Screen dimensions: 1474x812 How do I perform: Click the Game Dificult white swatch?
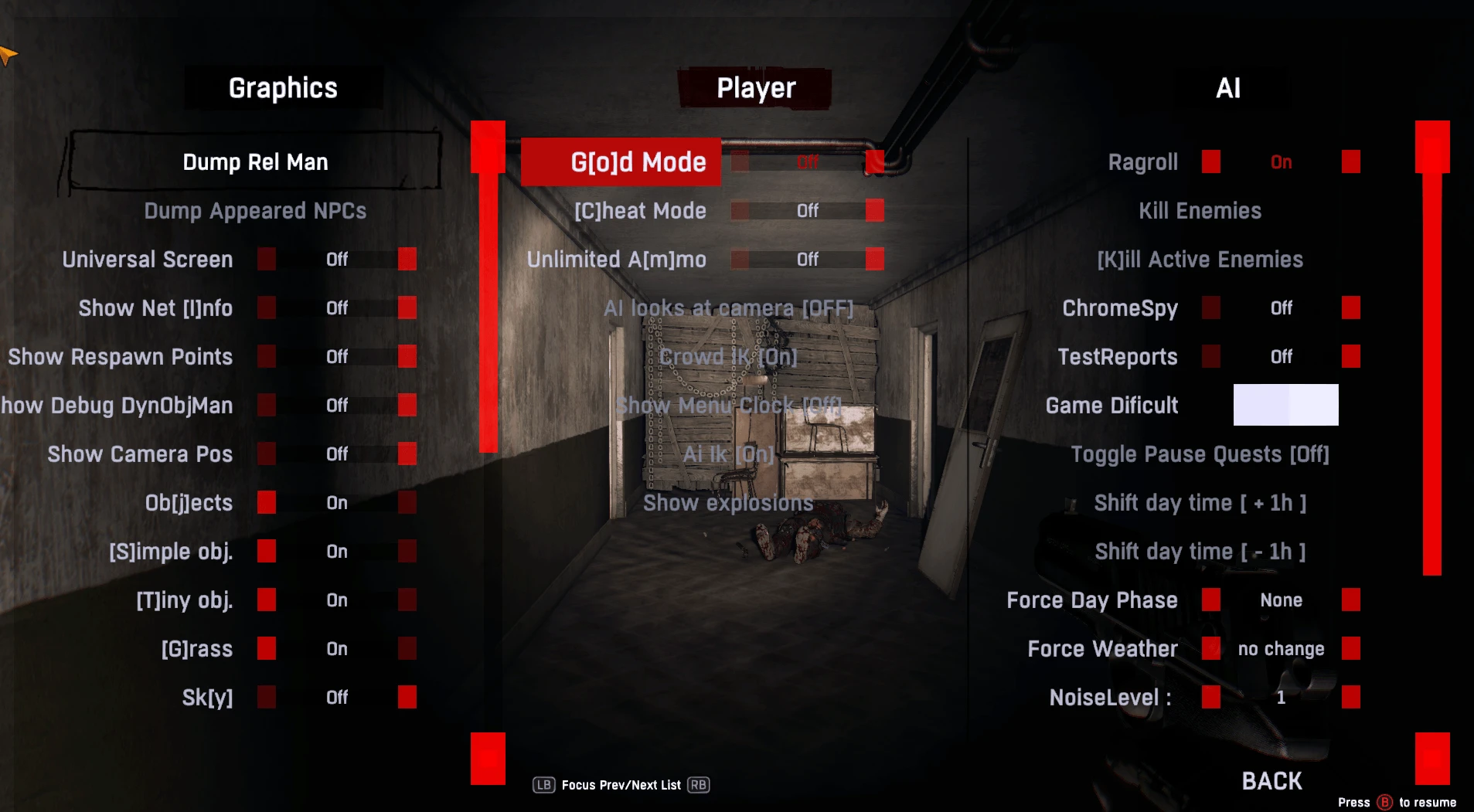(x=1285, y=404)
